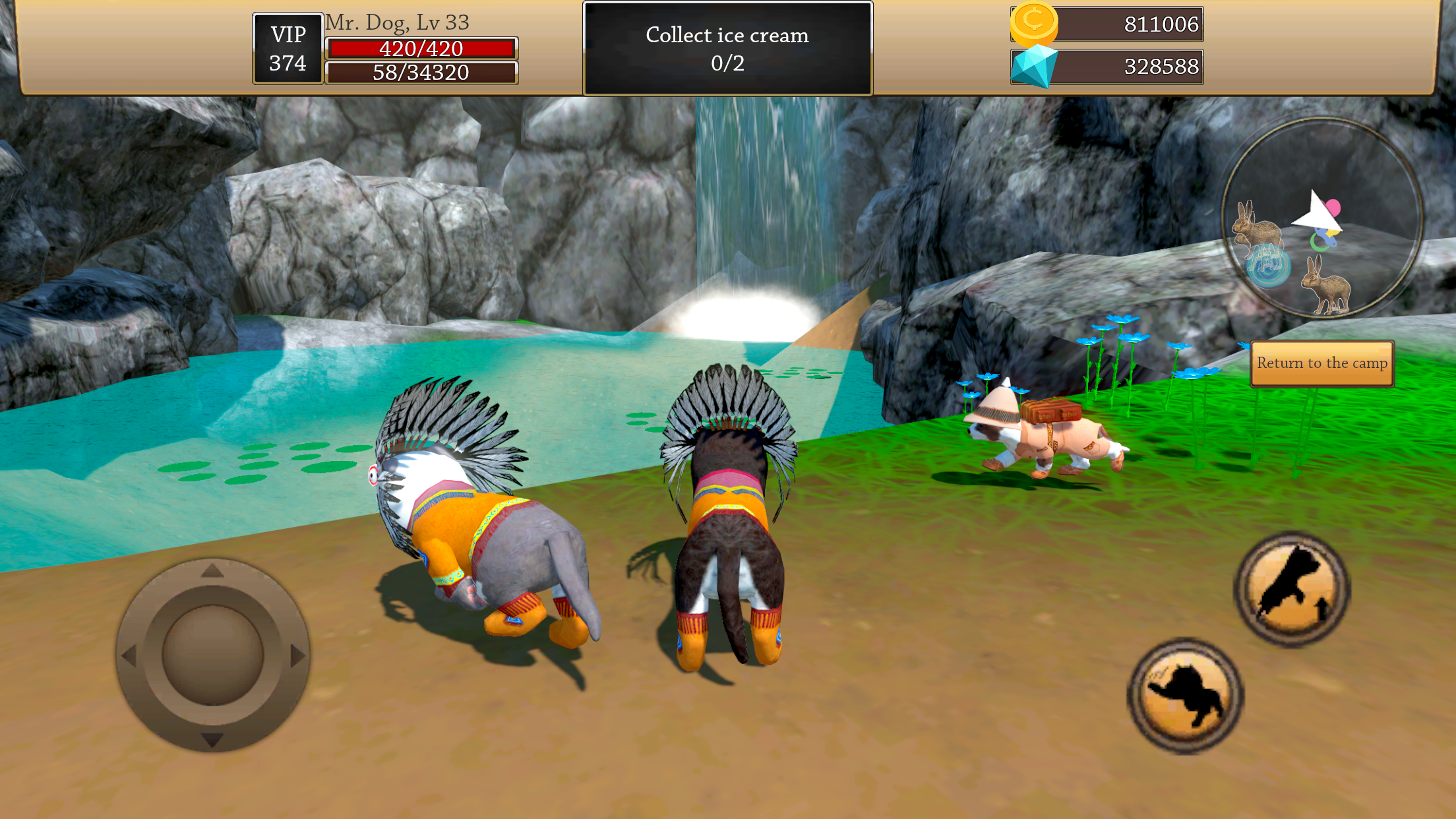The height and width of the screenshot is (819, 1456).
Task: Tap the joystick's left arrow
Action: coord(129,655)
